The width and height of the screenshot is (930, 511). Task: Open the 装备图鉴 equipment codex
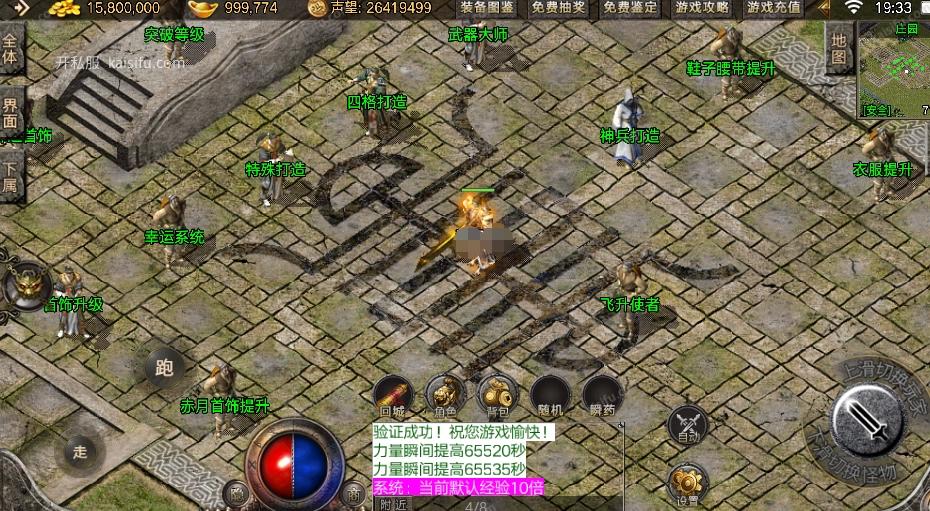coord(487,8)
